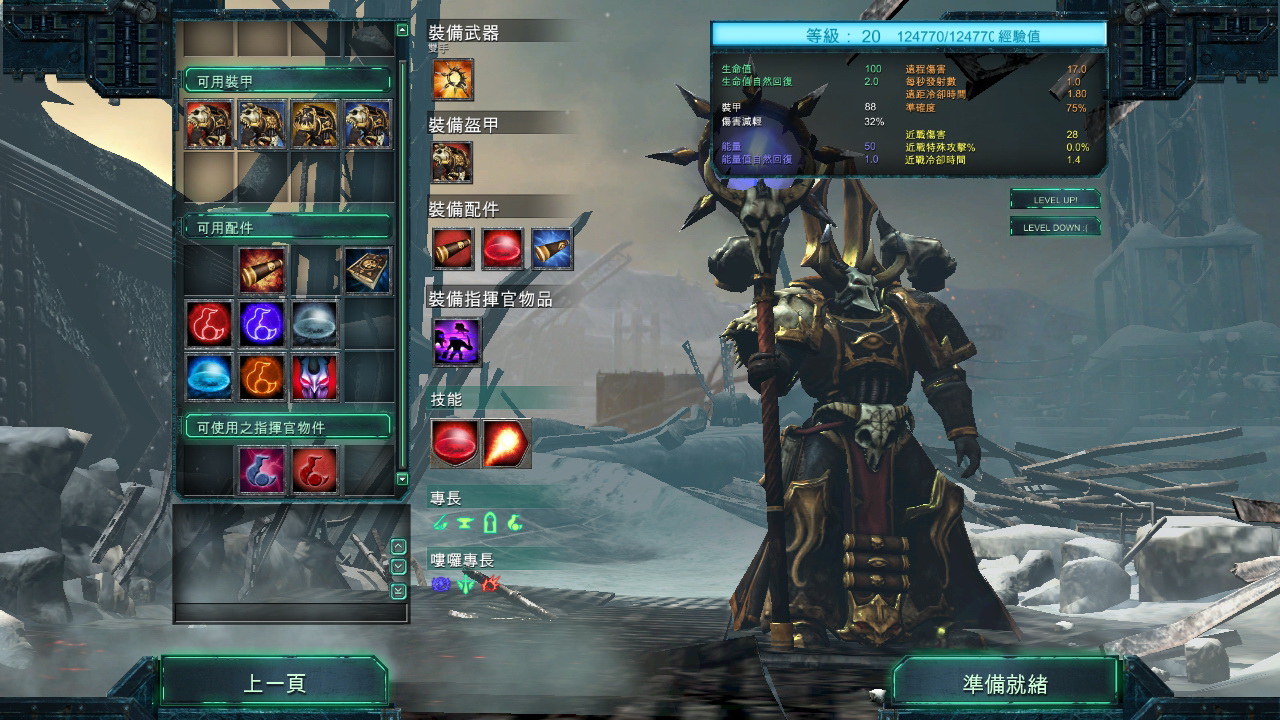Screen dimensions: 1280x720
Task: Choose the pink commander item in available list
Action: pos(261,470)
